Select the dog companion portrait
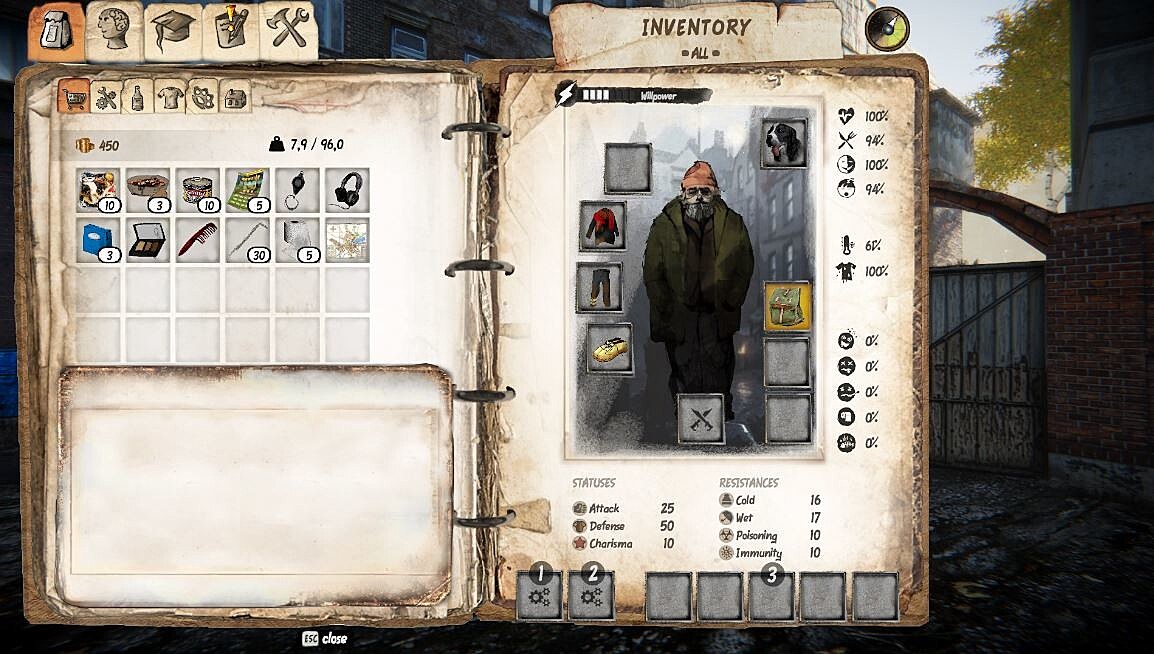The height and width of the screenshot is (654, 1154). (x=783, y=143)
